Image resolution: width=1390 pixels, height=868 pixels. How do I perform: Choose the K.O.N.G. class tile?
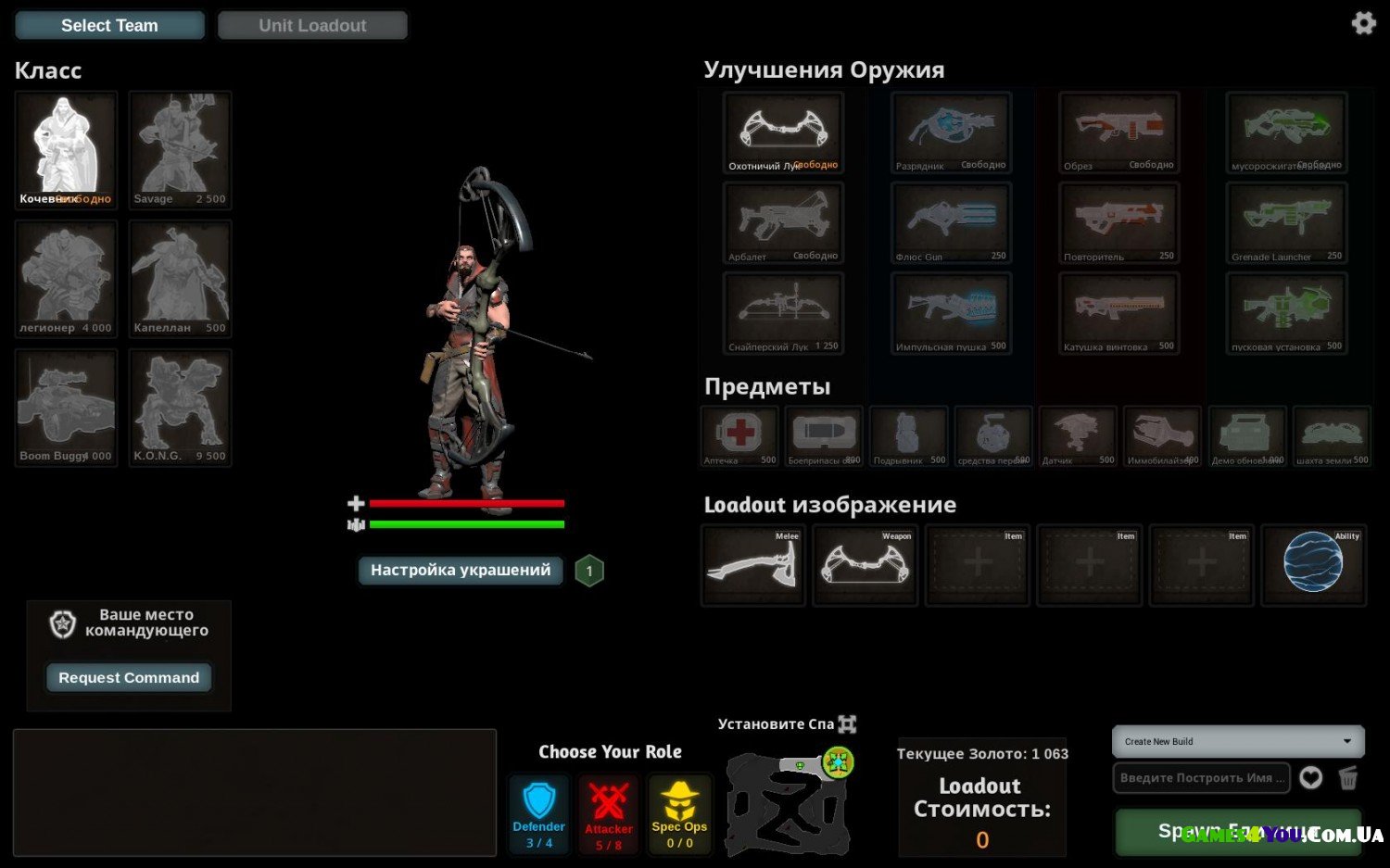[180, 408]
